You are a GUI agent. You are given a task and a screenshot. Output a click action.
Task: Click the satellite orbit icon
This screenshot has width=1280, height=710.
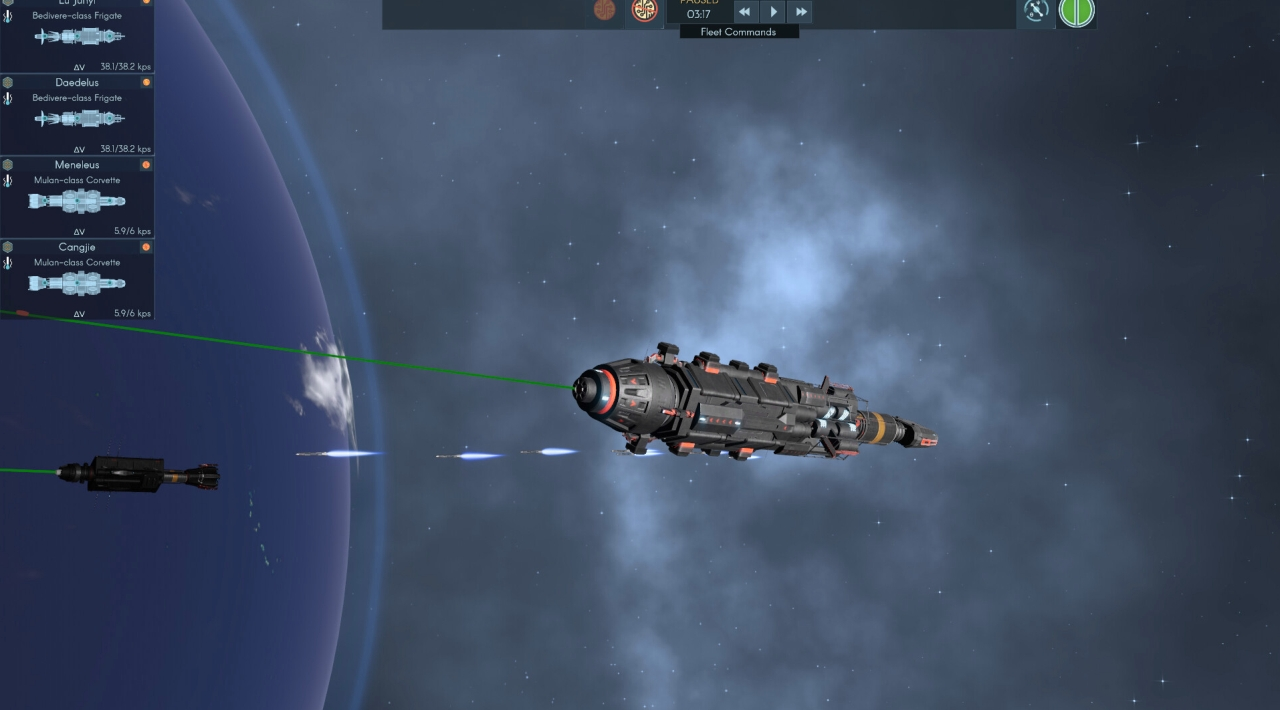[1036, 11]
